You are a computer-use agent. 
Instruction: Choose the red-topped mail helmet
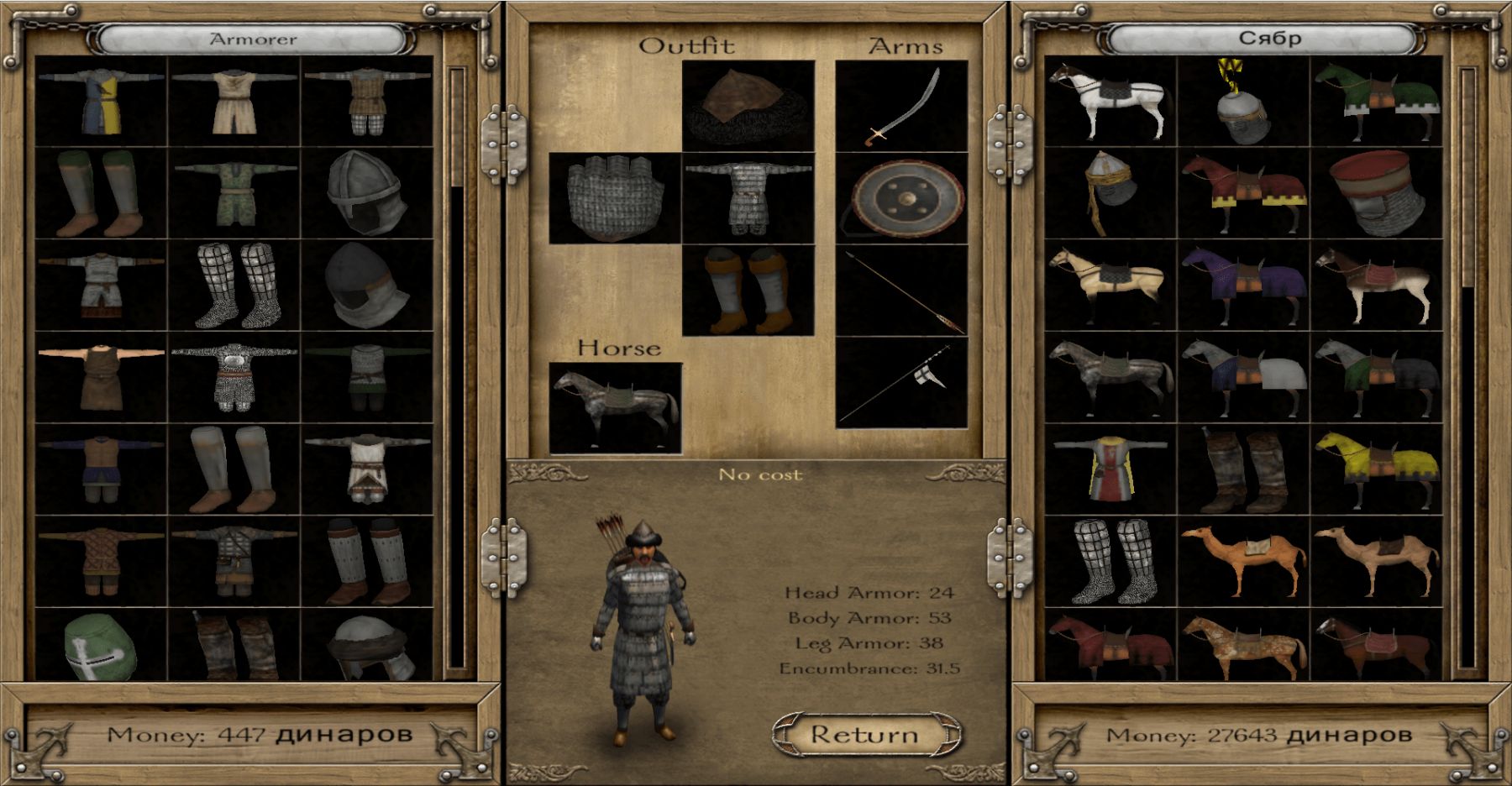tap(1377, 193)
